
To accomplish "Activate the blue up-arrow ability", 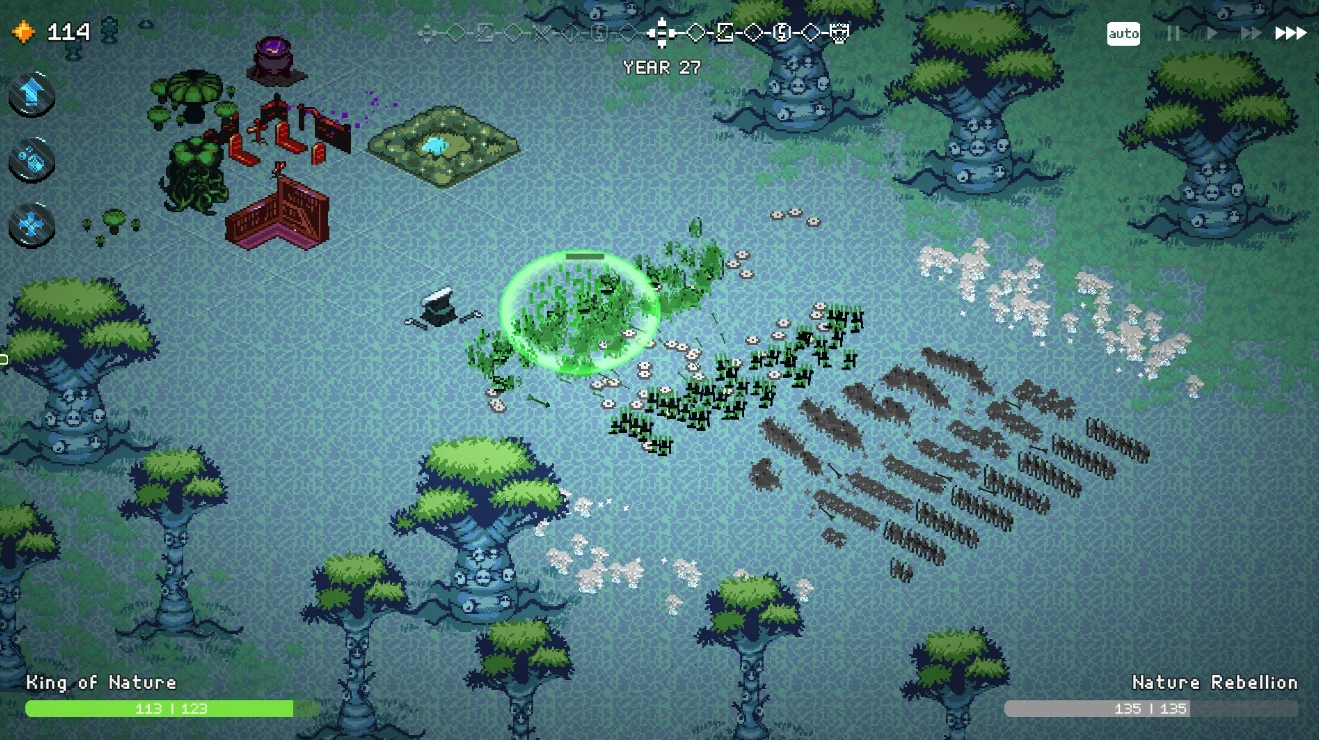I will (31, 94).
